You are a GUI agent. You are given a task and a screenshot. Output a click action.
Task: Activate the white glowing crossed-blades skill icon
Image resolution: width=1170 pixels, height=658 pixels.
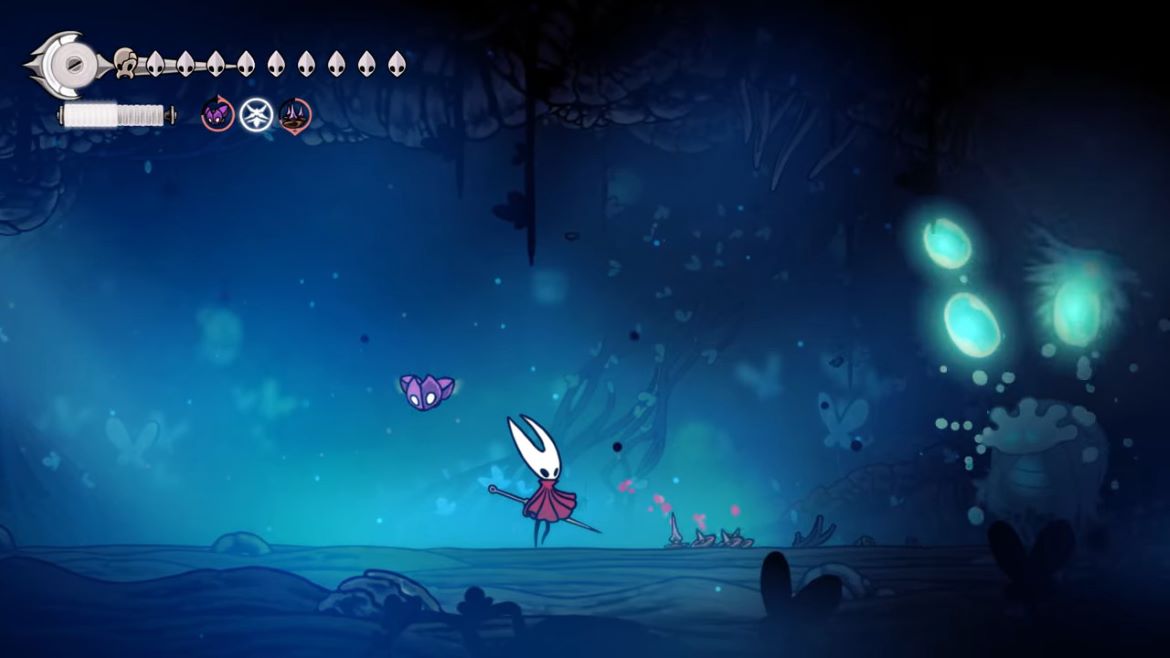[x=256, y=115]
